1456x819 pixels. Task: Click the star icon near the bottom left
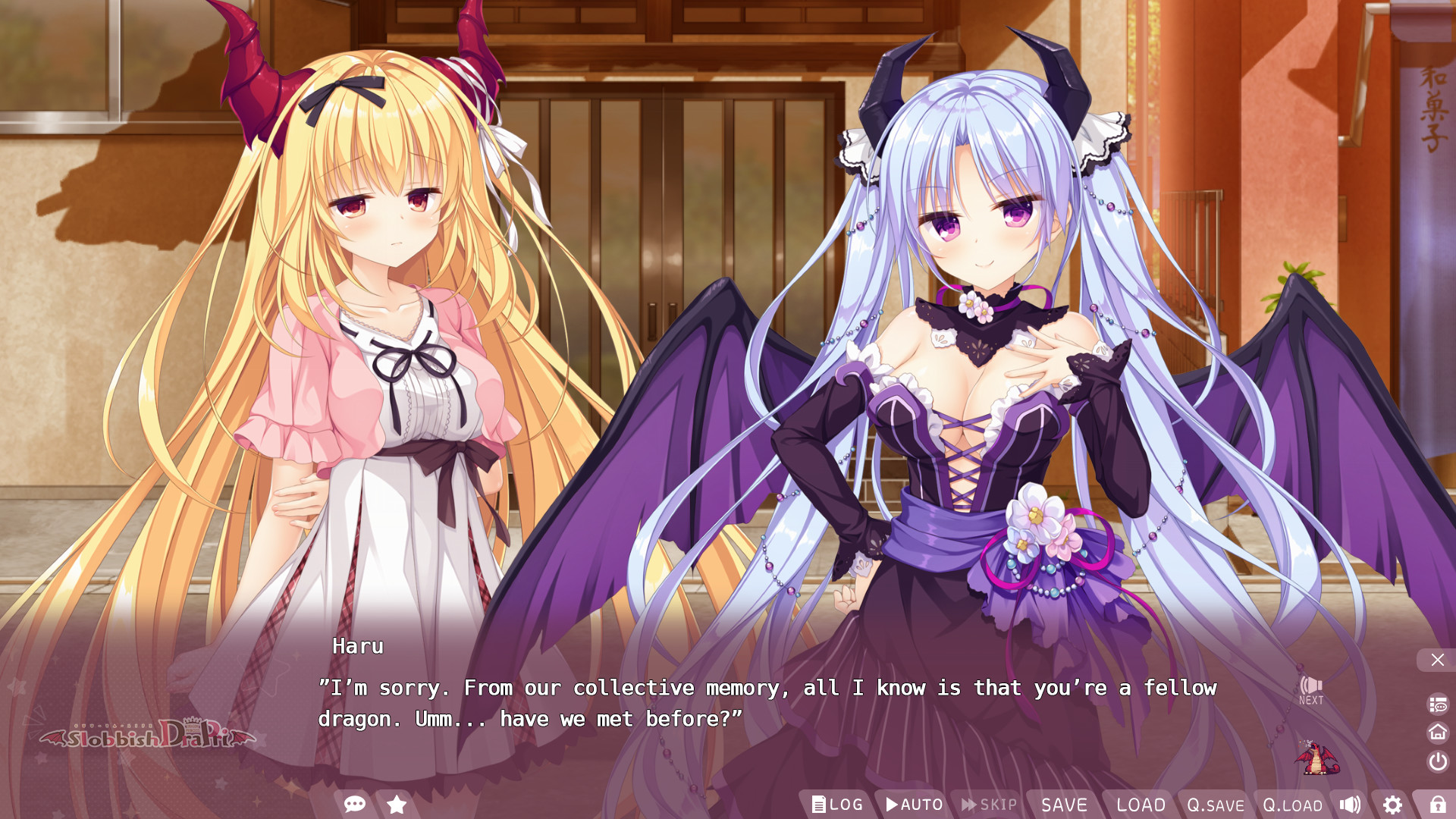pos(395,805)
